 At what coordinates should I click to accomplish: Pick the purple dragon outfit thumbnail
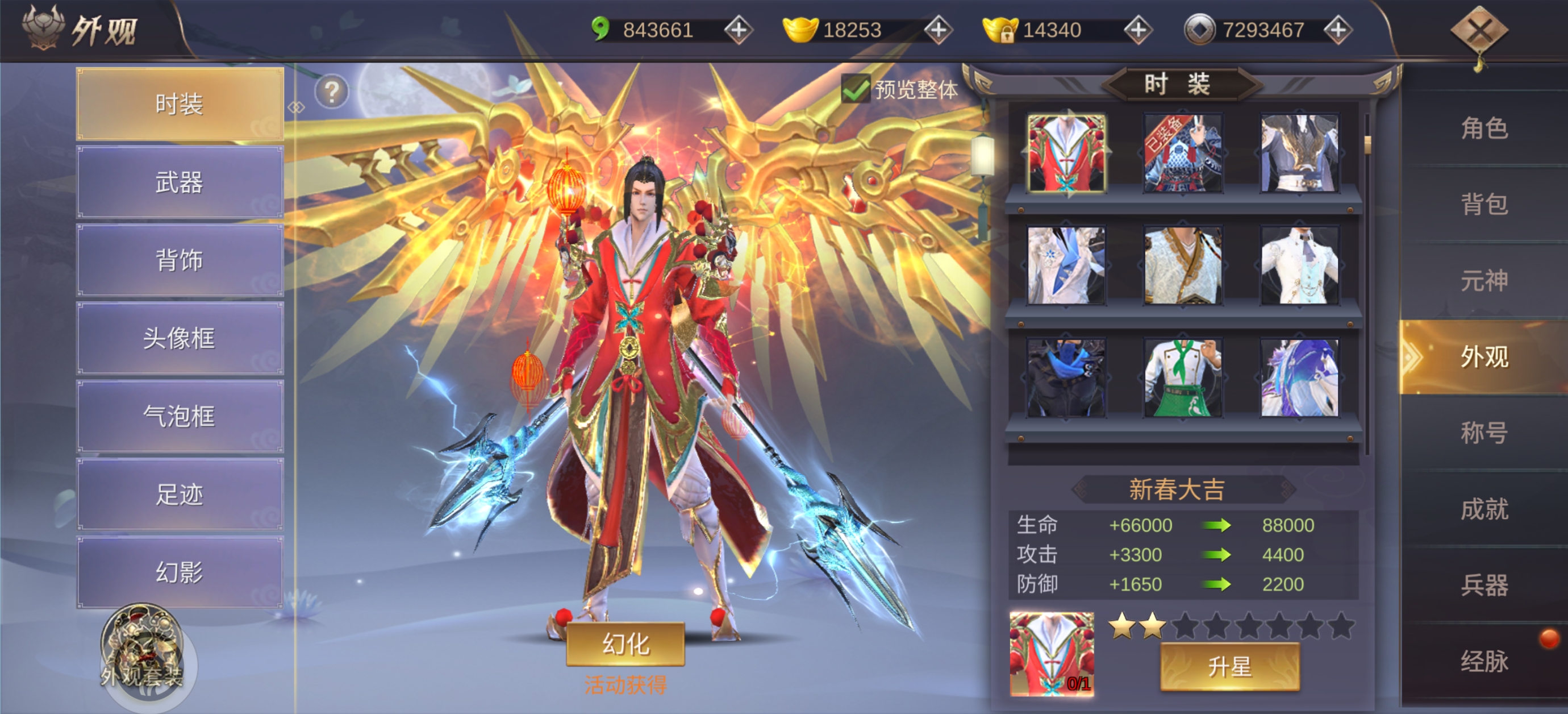click(x=1299, y=379)
